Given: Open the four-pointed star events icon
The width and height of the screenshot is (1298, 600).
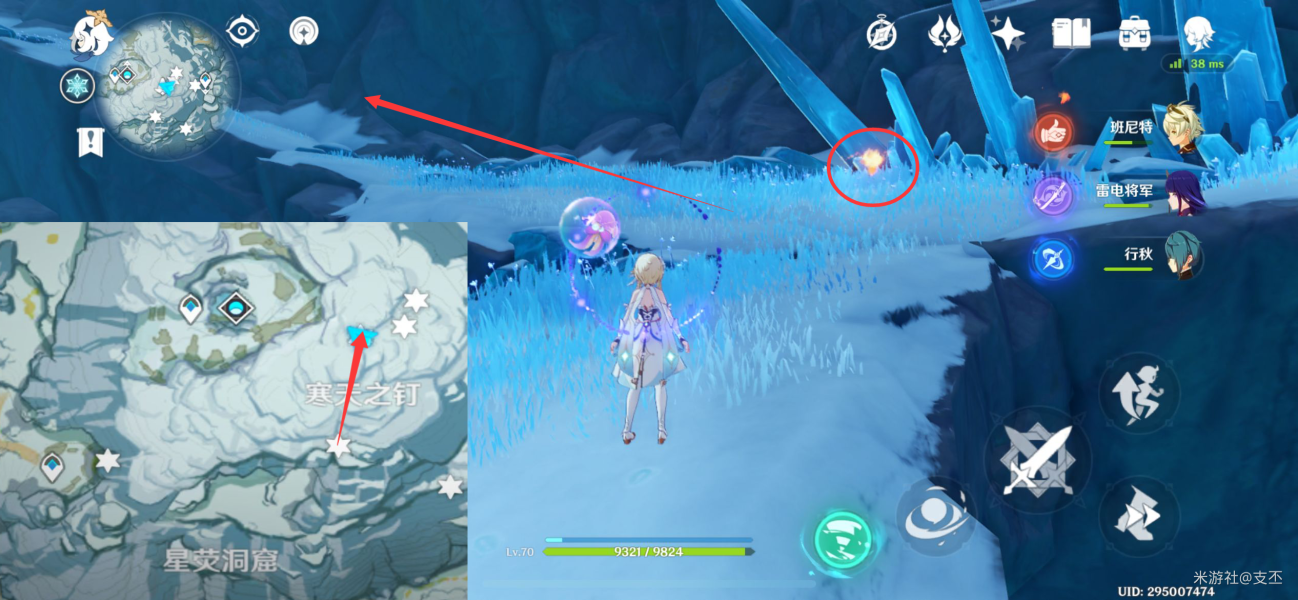Looking at the screenshot, I should 1007,34.
